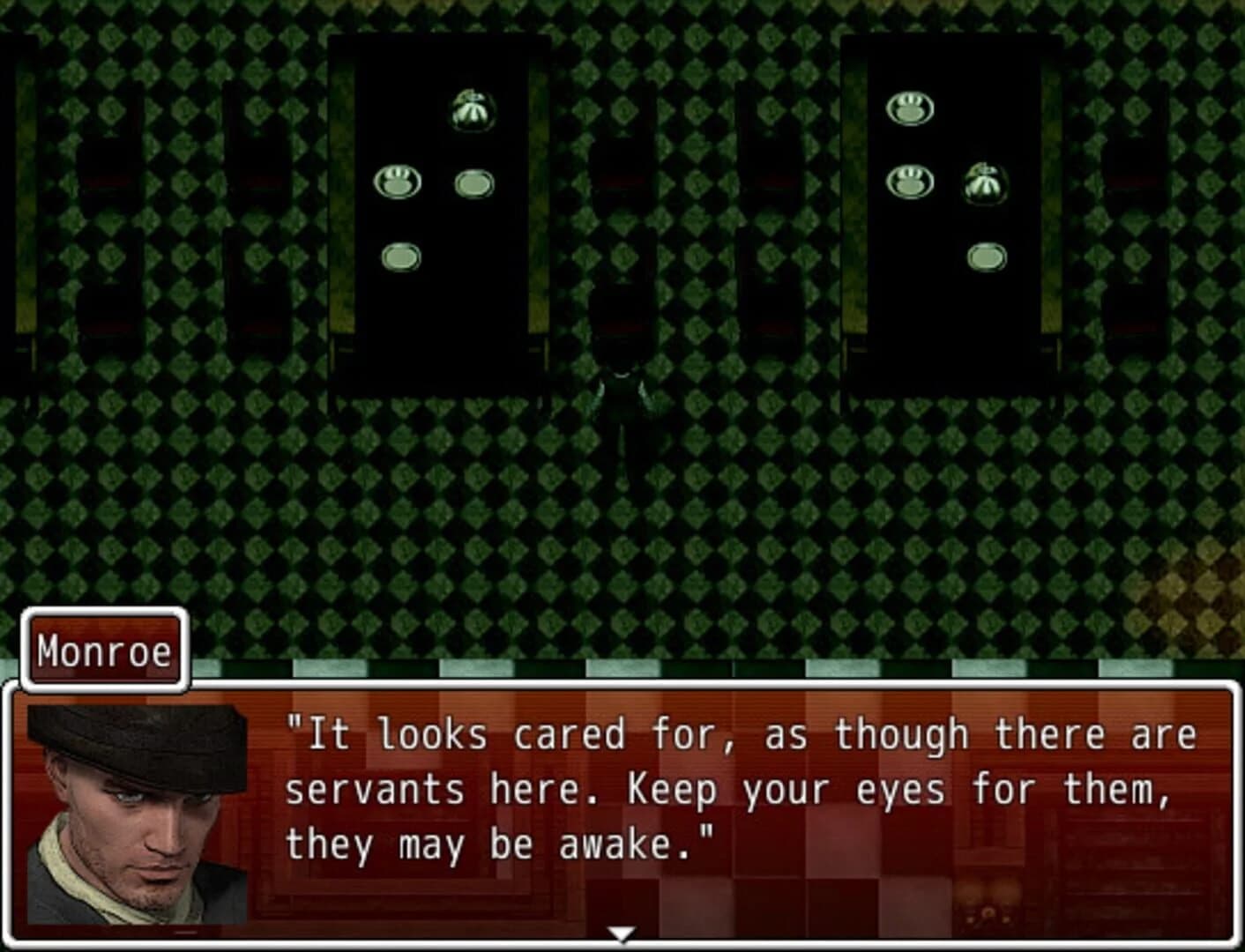This screenshot has height=952, width=1245.
Task: Select the plate beside the covered dish on the left table
Action: click(x=473, y=182)
